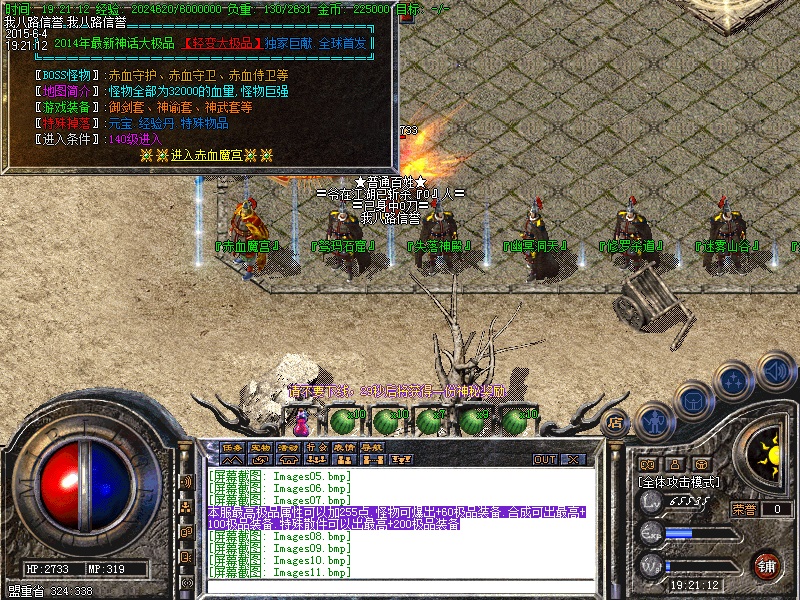Select the pink potion in the quick belt

pos(297,415)
